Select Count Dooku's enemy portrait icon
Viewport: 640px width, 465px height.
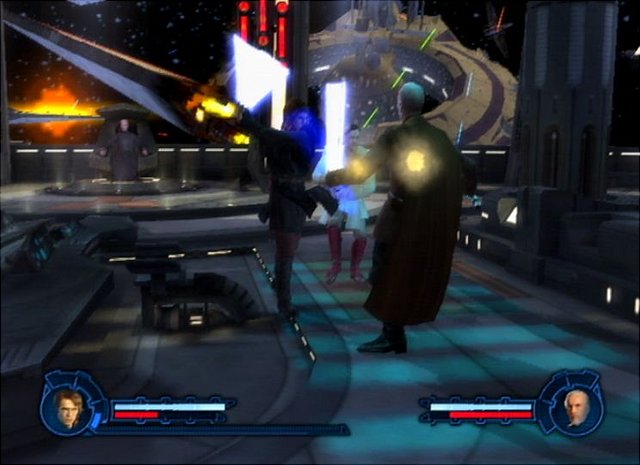tap(573, 408)
